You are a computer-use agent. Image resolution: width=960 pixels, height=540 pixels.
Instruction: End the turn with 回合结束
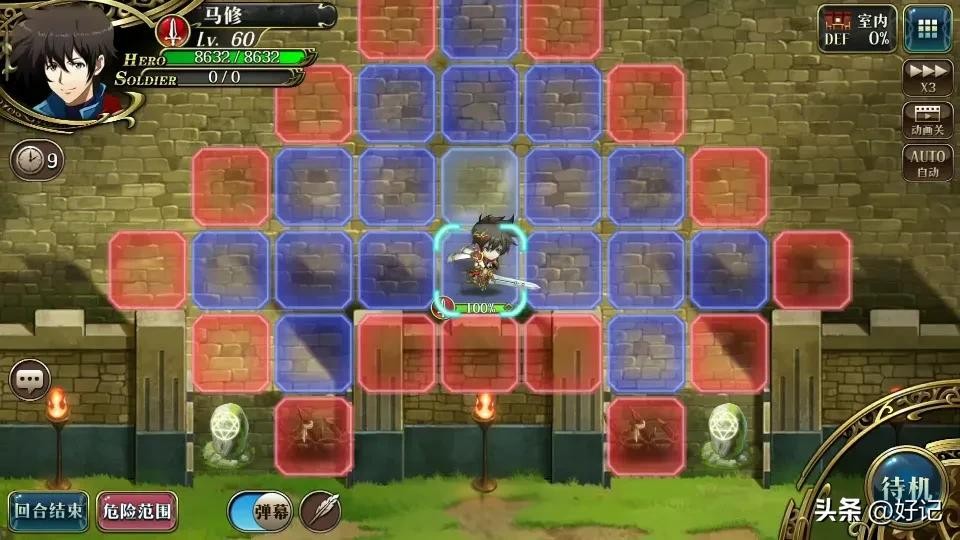coord(49,510)
